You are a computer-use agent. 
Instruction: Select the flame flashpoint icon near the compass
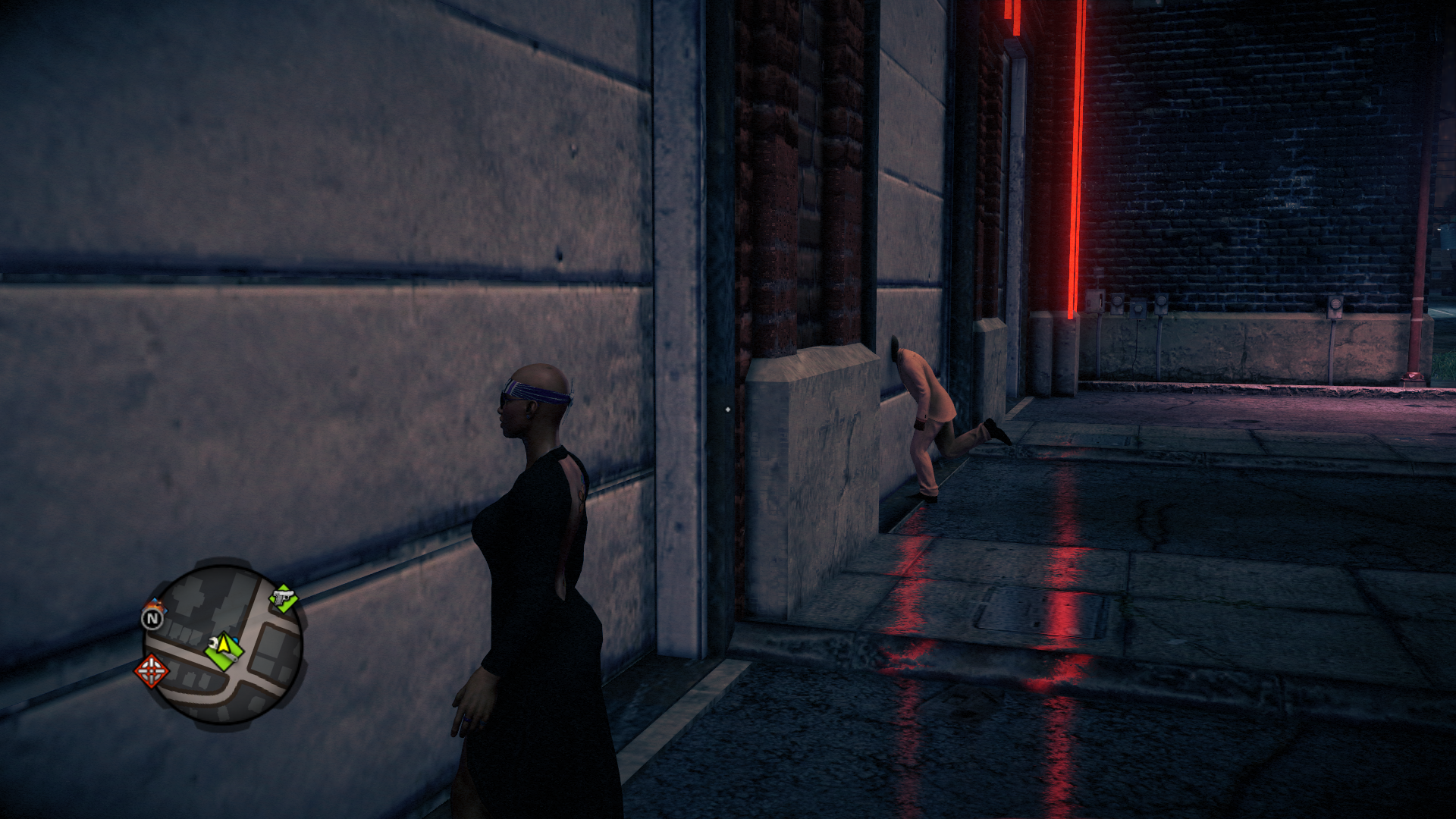155,605
